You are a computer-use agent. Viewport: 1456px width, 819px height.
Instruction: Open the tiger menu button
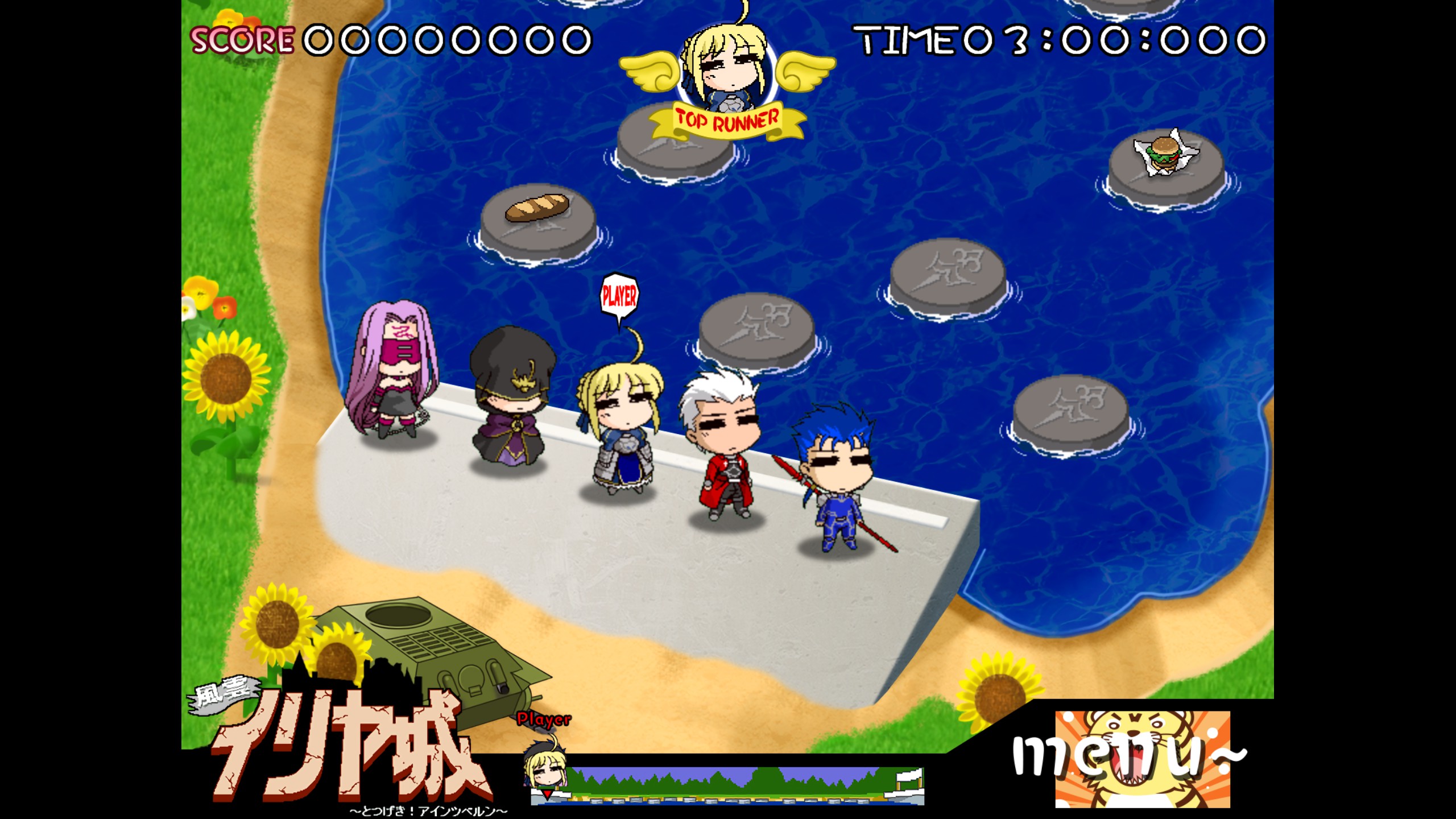pyautogui.click(x=1141, y=759)
